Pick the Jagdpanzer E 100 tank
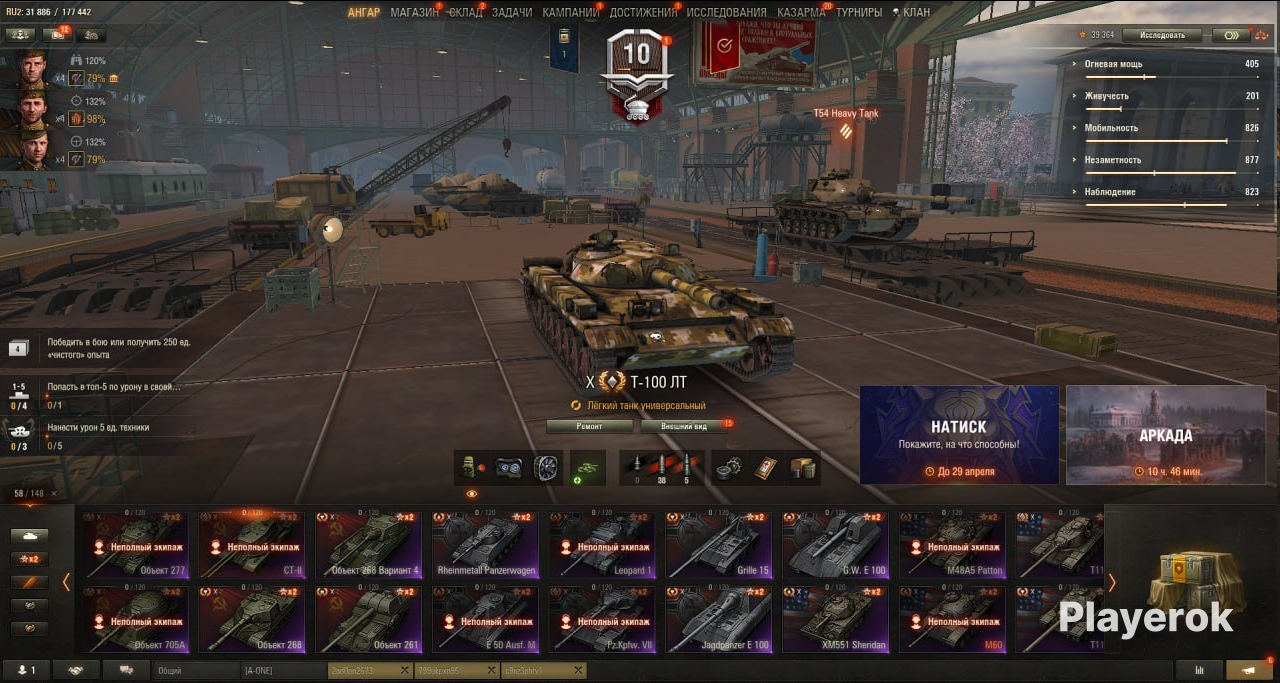This screenshot has width=1280, height=683. click(719, 619)
